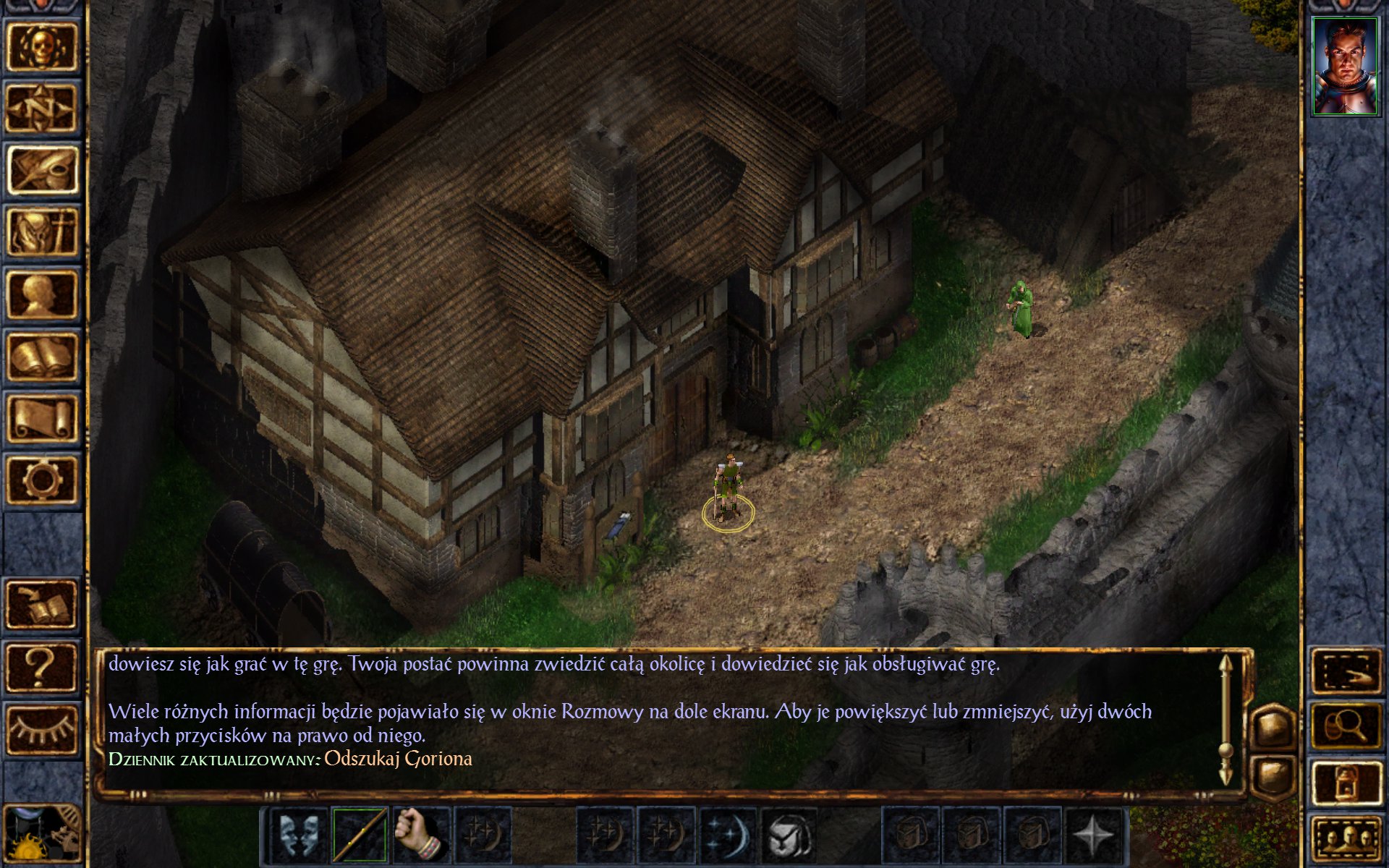Image resolution: width=1389 pixels, height=868 pixels.
Task: Open help with the question mark button
Action: coord(42,667)
